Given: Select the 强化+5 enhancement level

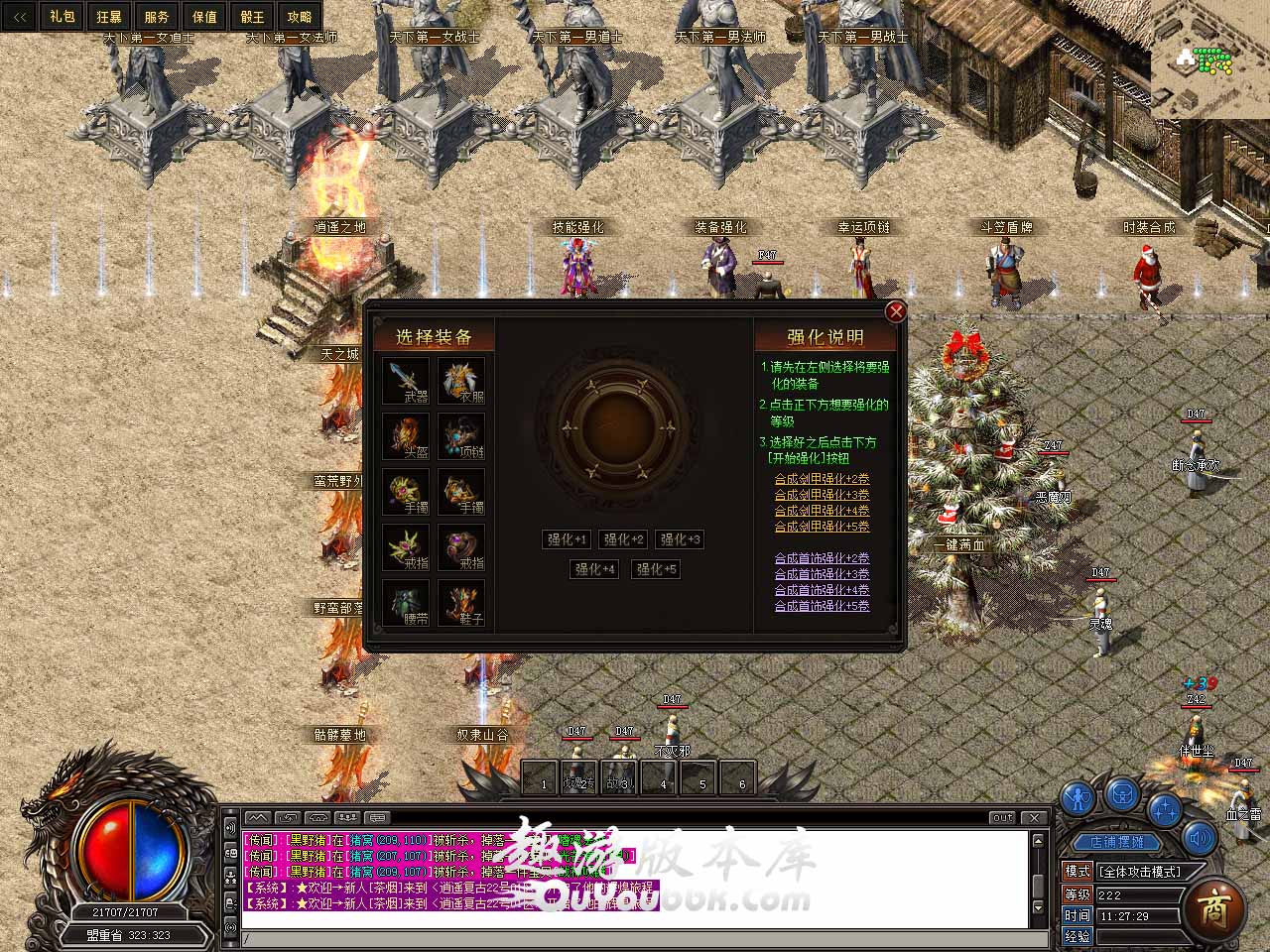Looking at the screenshot, I should (x=656, y=569).
